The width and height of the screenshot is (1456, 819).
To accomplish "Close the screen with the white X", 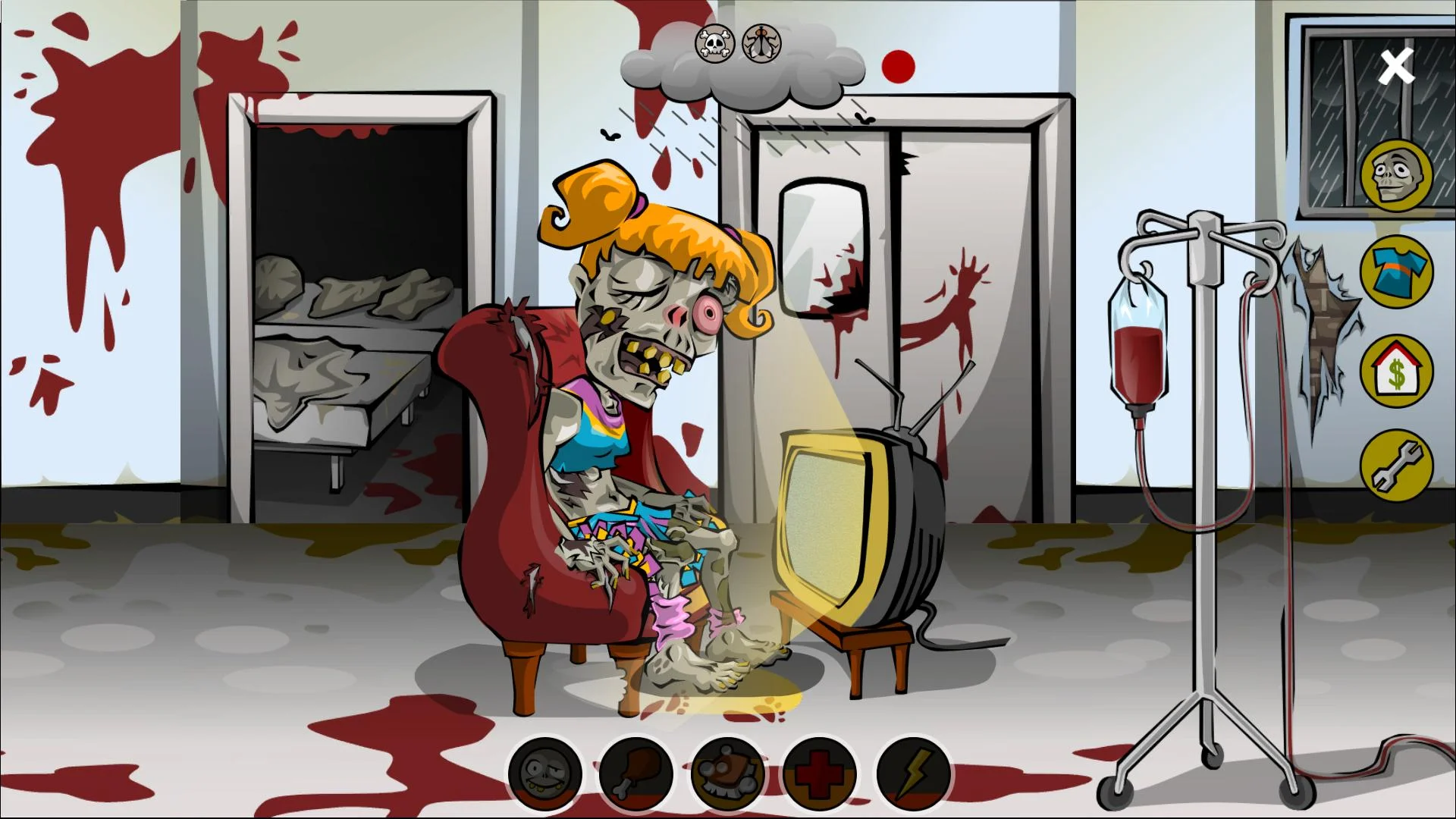I will [x=1396, y=67].
